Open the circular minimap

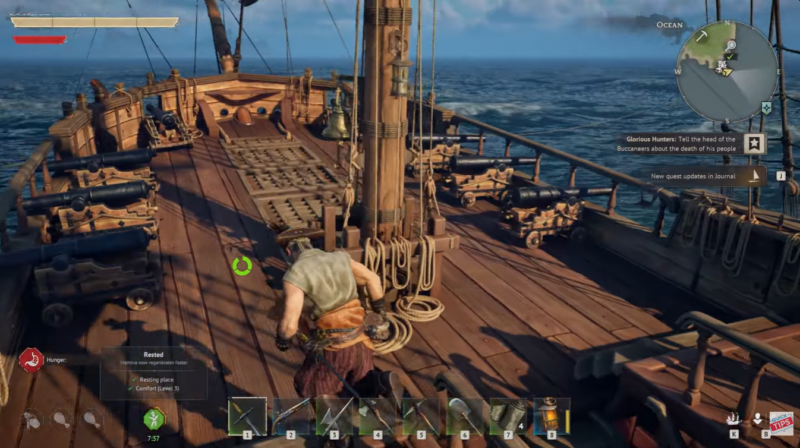coord(726,72)
